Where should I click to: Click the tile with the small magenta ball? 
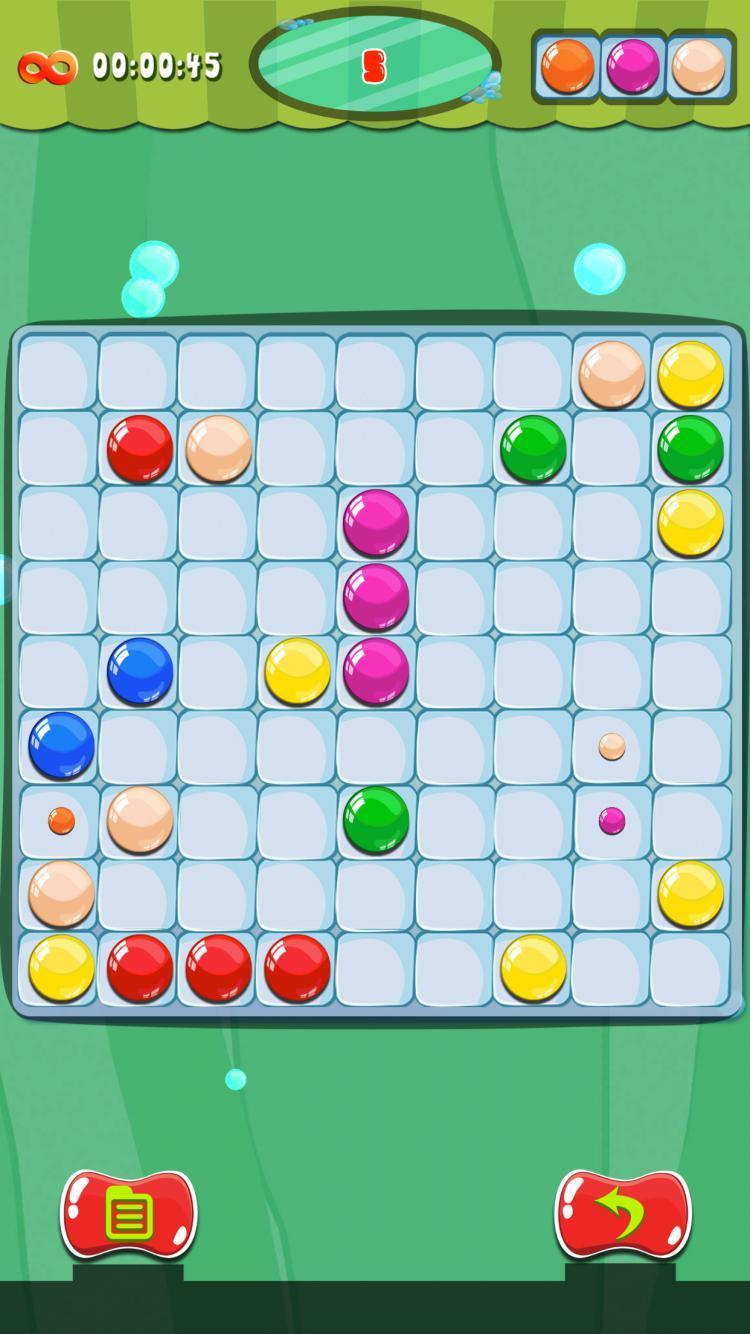click(x=612, y=821)
